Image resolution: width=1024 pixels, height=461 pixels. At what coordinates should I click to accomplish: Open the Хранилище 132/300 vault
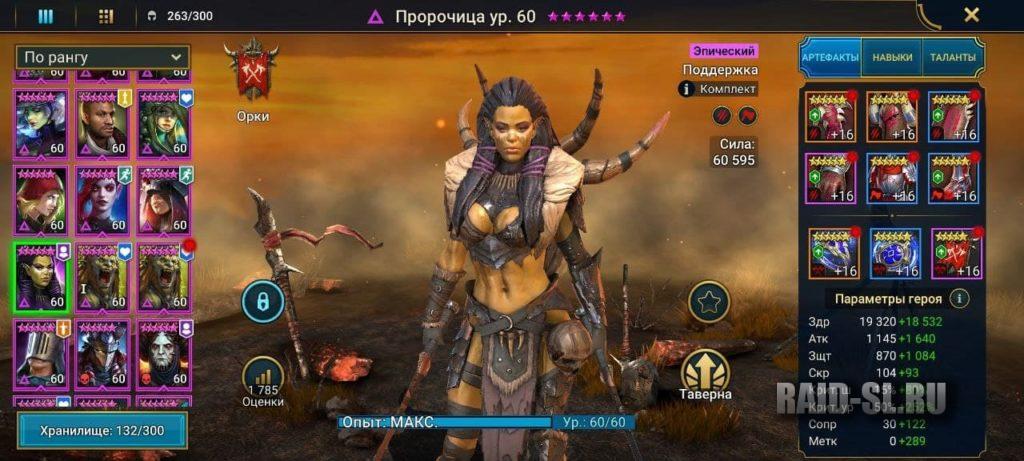102,430
